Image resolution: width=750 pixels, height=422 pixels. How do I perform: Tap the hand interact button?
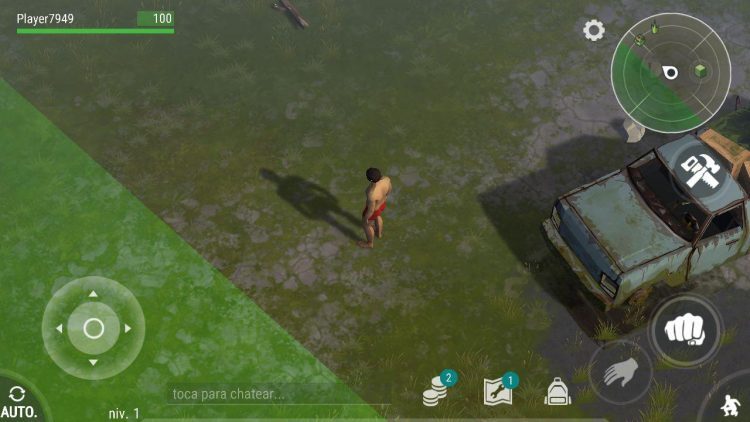tap(620, 373)
